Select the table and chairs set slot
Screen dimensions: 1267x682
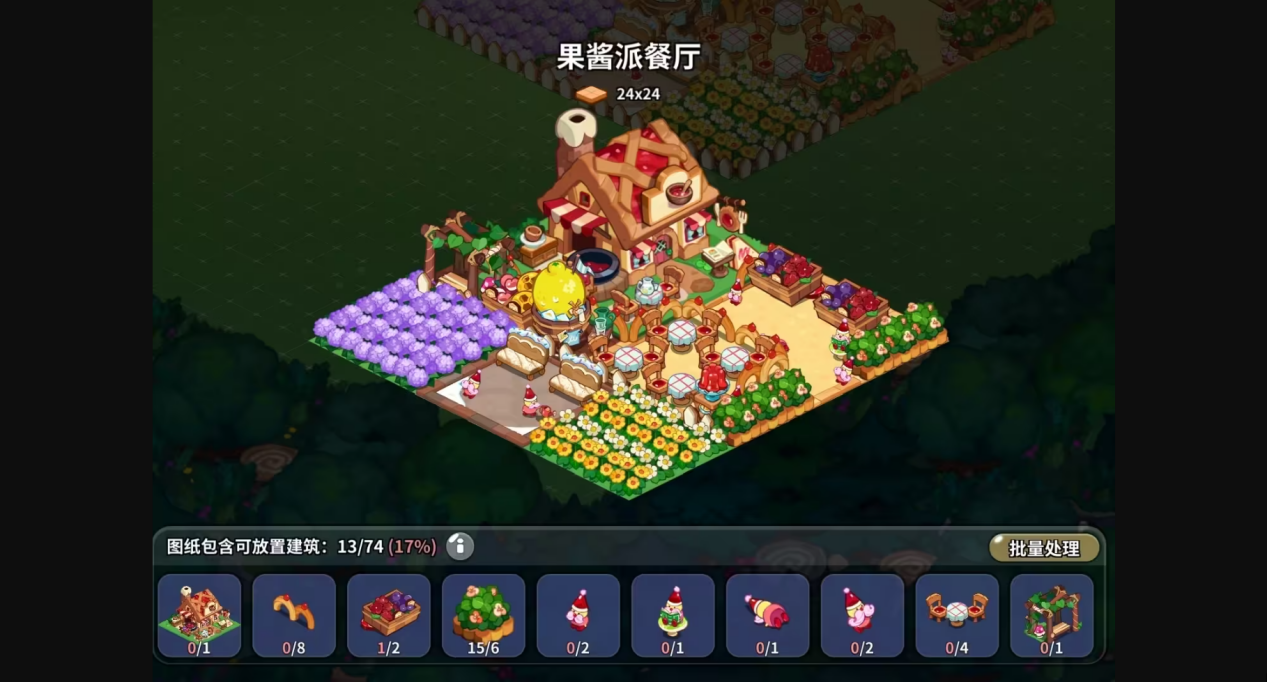(957, 615)
